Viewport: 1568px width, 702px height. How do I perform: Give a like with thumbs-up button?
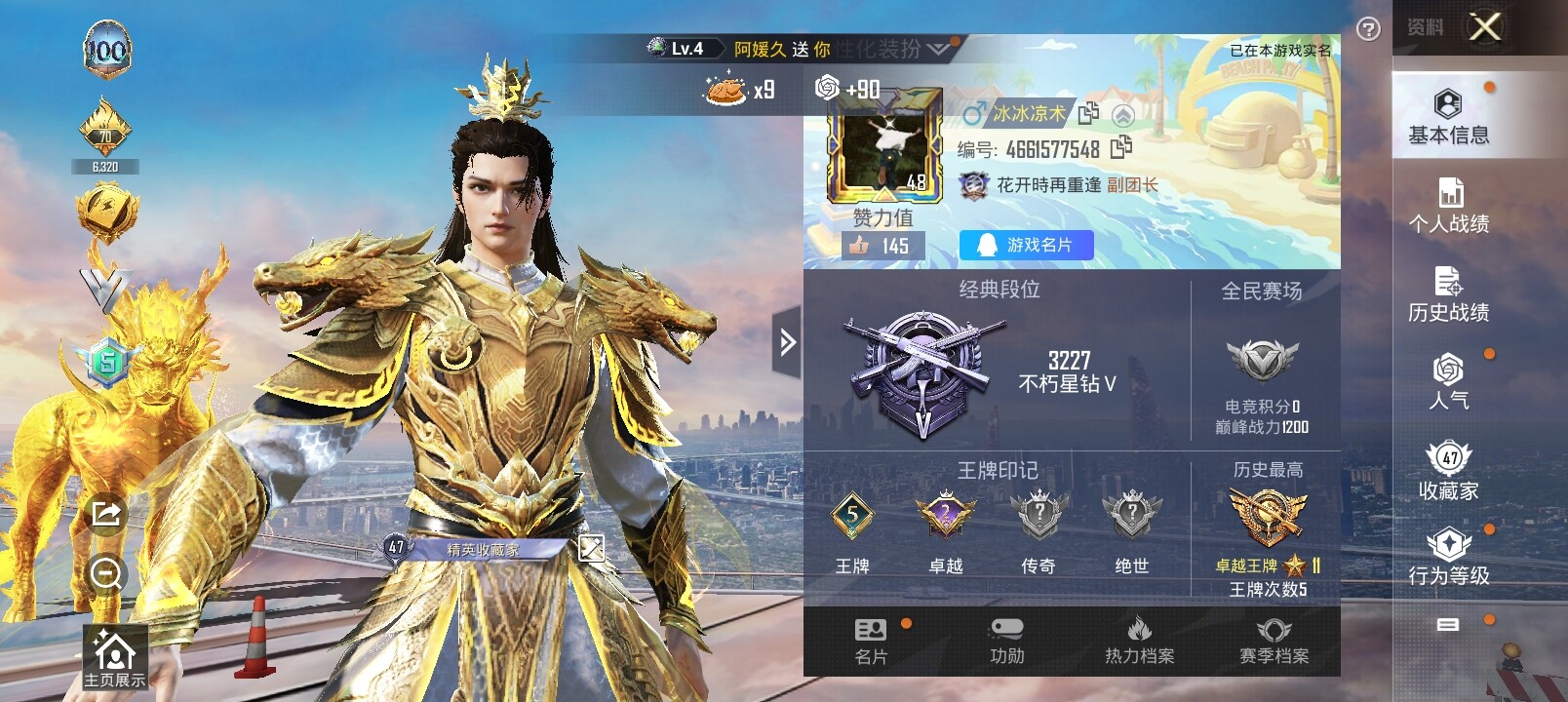point(859,246)
